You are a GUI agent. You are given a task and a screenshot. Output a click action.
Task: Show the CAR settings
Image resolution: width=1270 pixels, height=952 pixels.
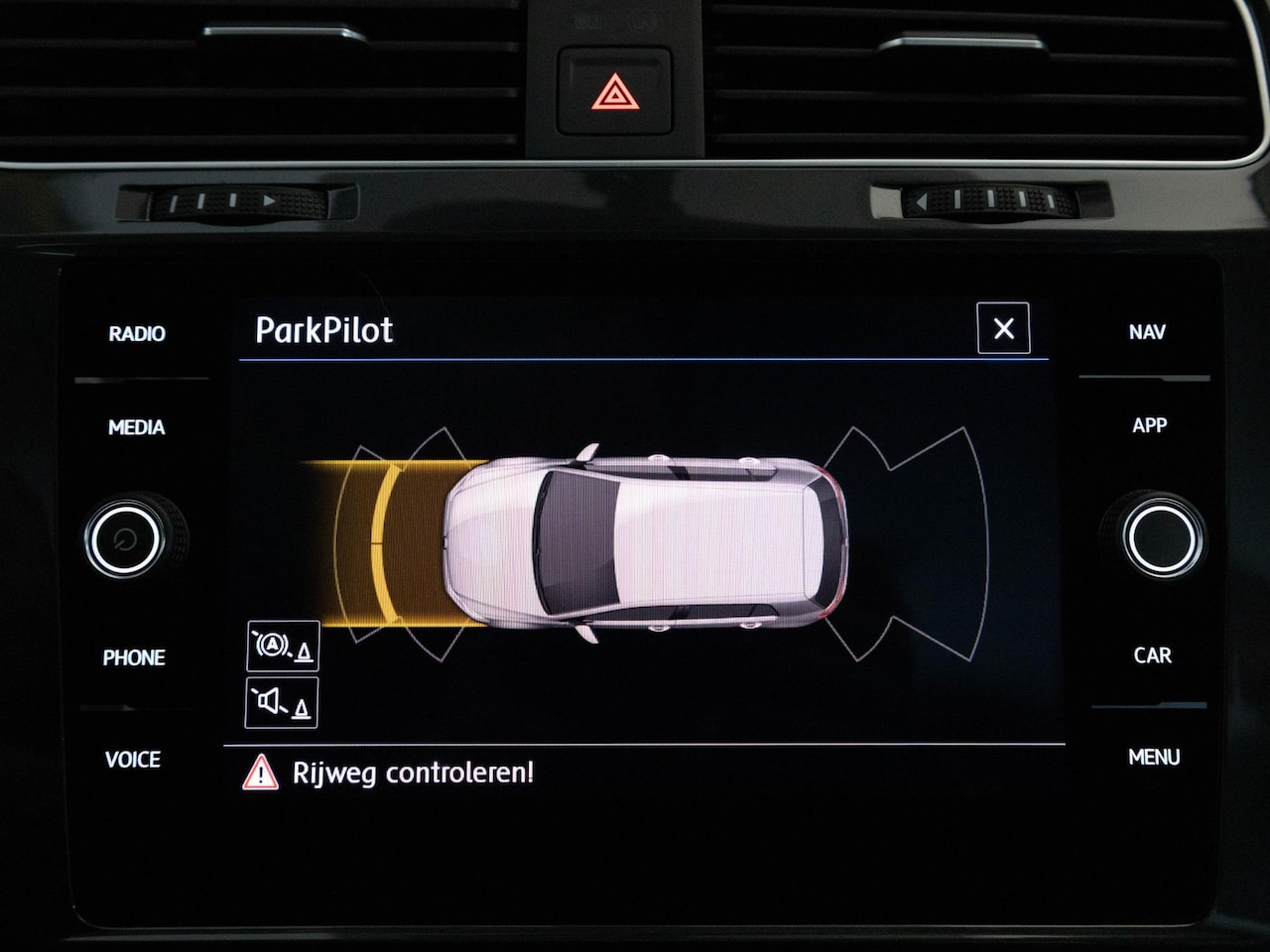(1152, 655)
